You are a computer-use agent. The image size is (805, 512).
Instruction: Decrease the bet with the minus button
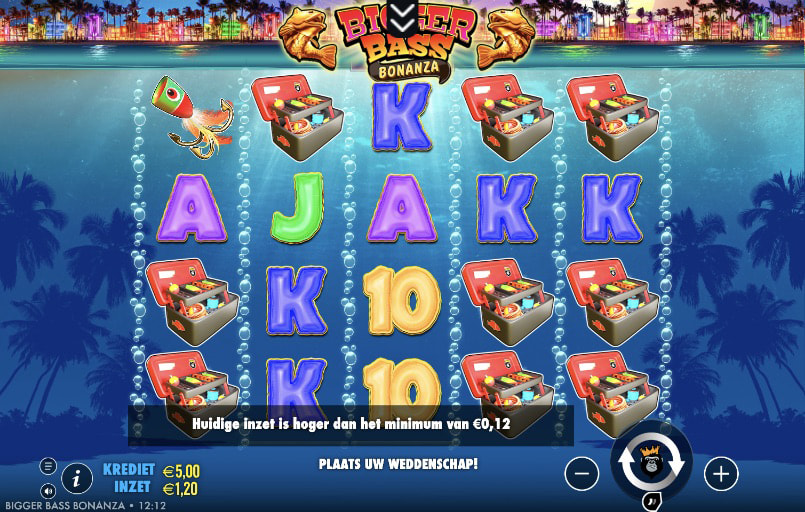(x=582, y=473)
